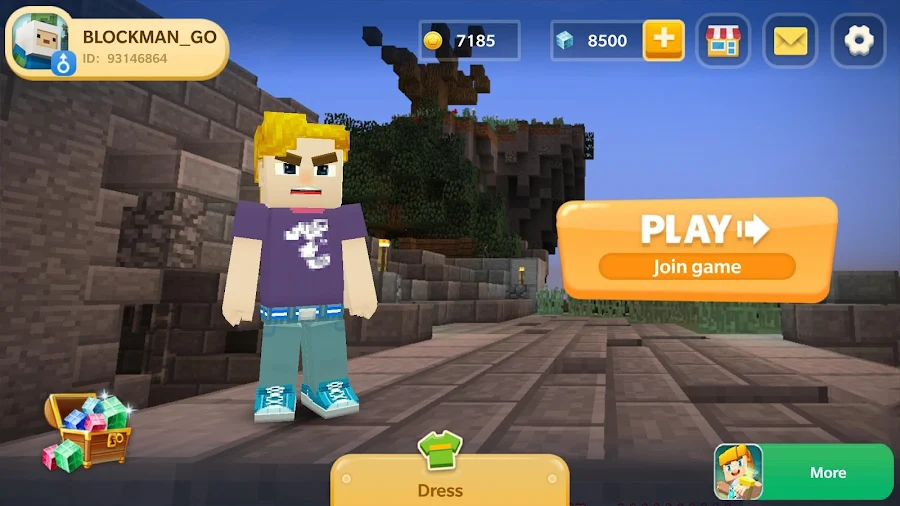Screen dimensions: 900x506
Task: Open the treasure chest of gems
Action: 86,431
